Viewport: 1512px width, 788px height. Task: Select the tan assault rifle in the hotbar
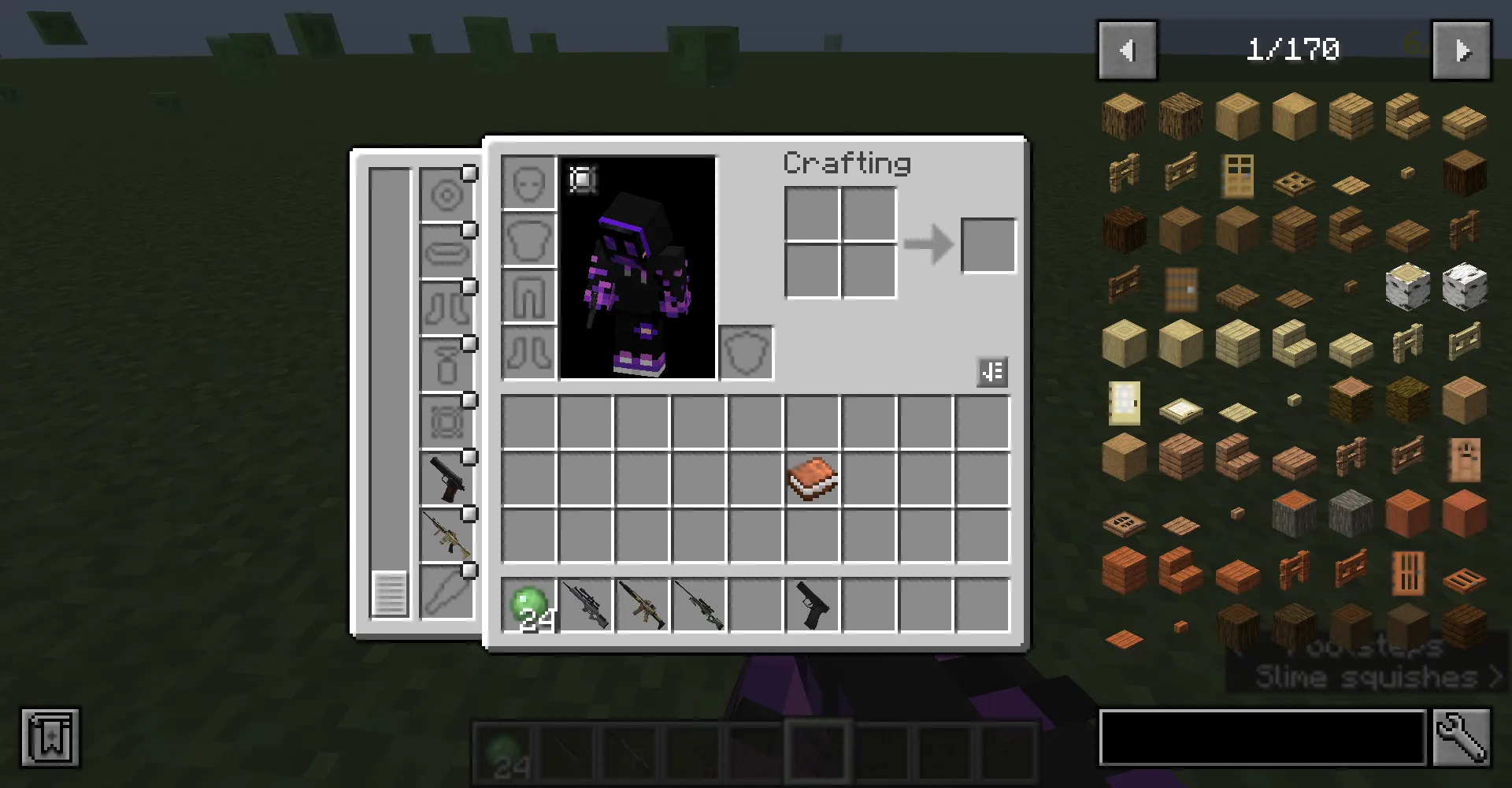pyautogui.click(x=643, y=605)
